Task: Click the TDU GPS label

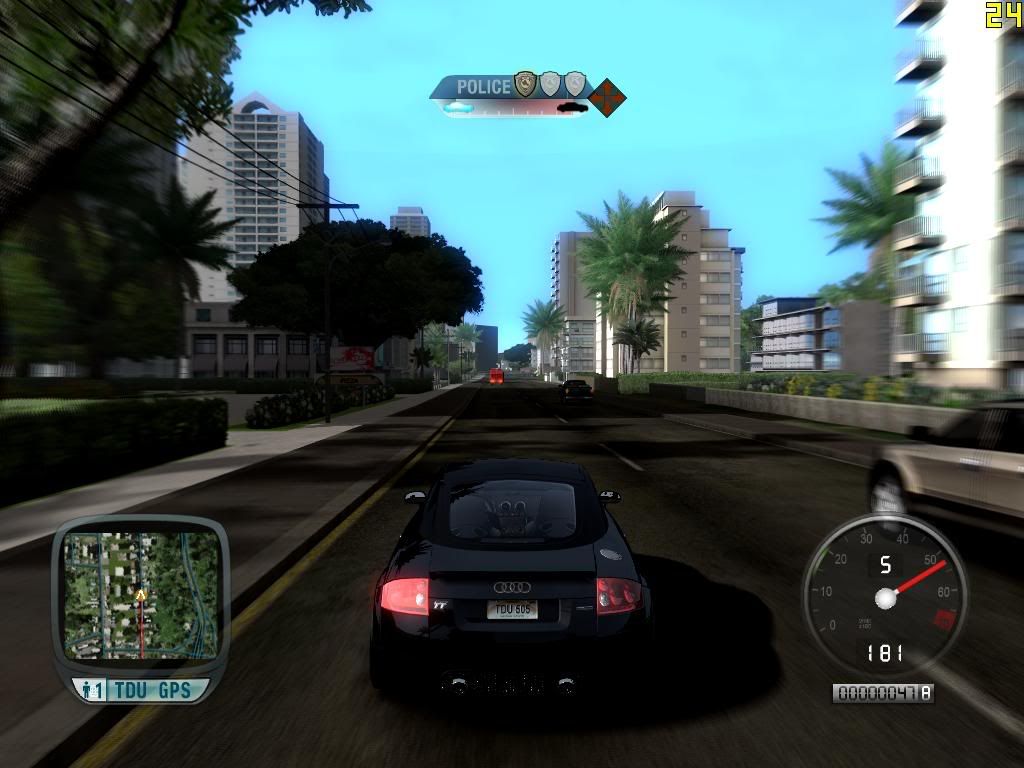Action: [x=152, y=690]
